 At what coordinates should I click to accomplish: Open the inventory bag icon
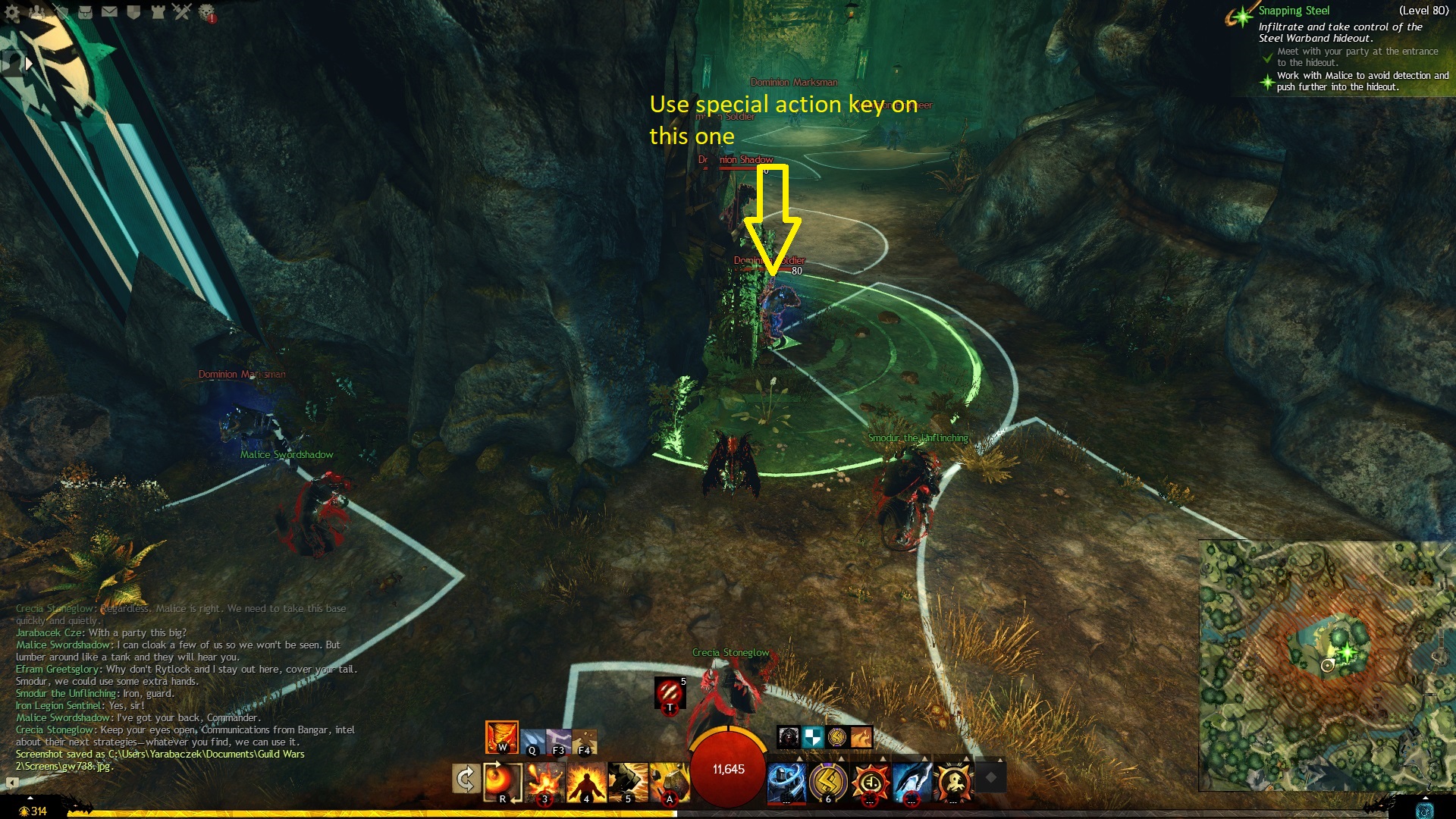[x=85, y=12]
